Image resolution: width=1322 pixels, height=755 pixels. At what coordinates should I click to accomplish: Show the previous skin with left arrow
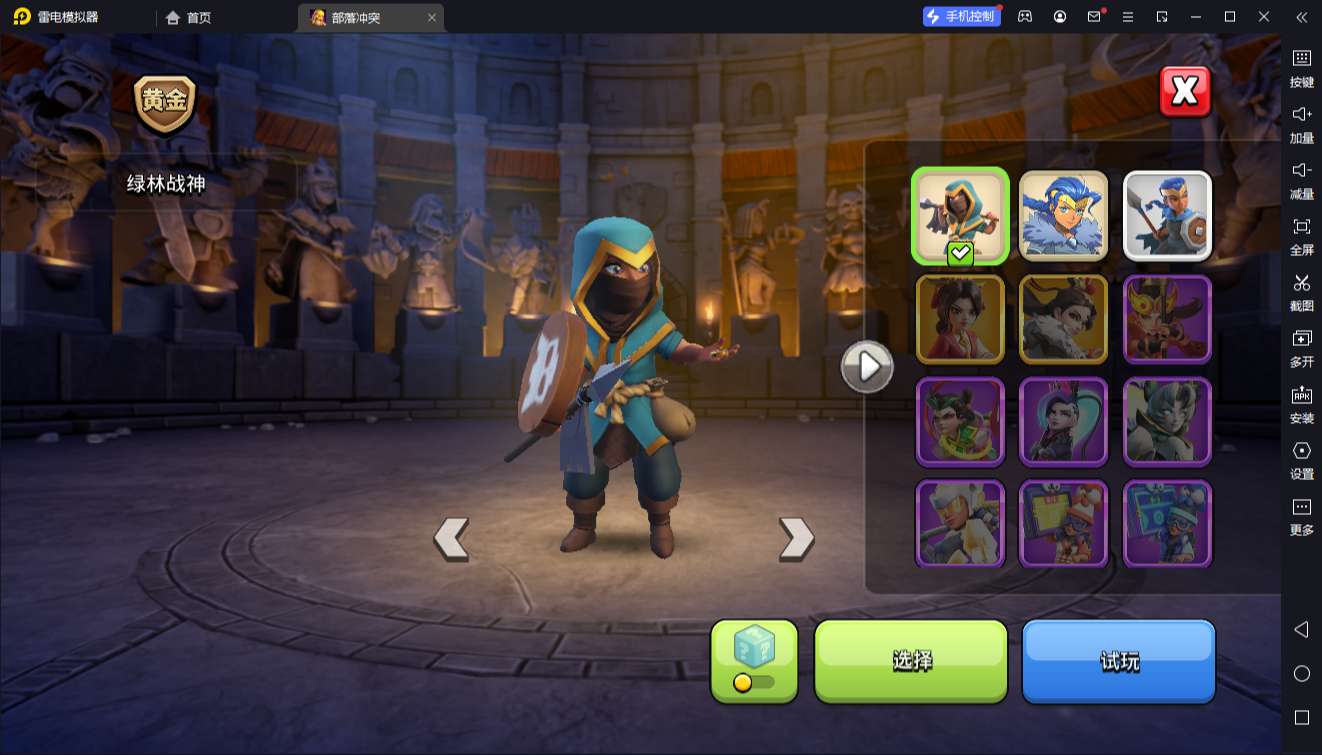coord(451,538)
